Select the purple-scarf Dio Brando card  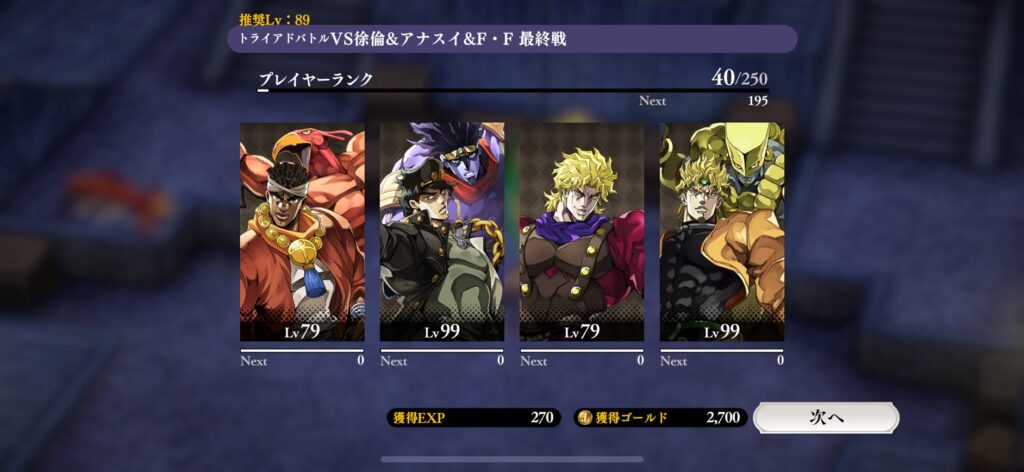(582, 232)
